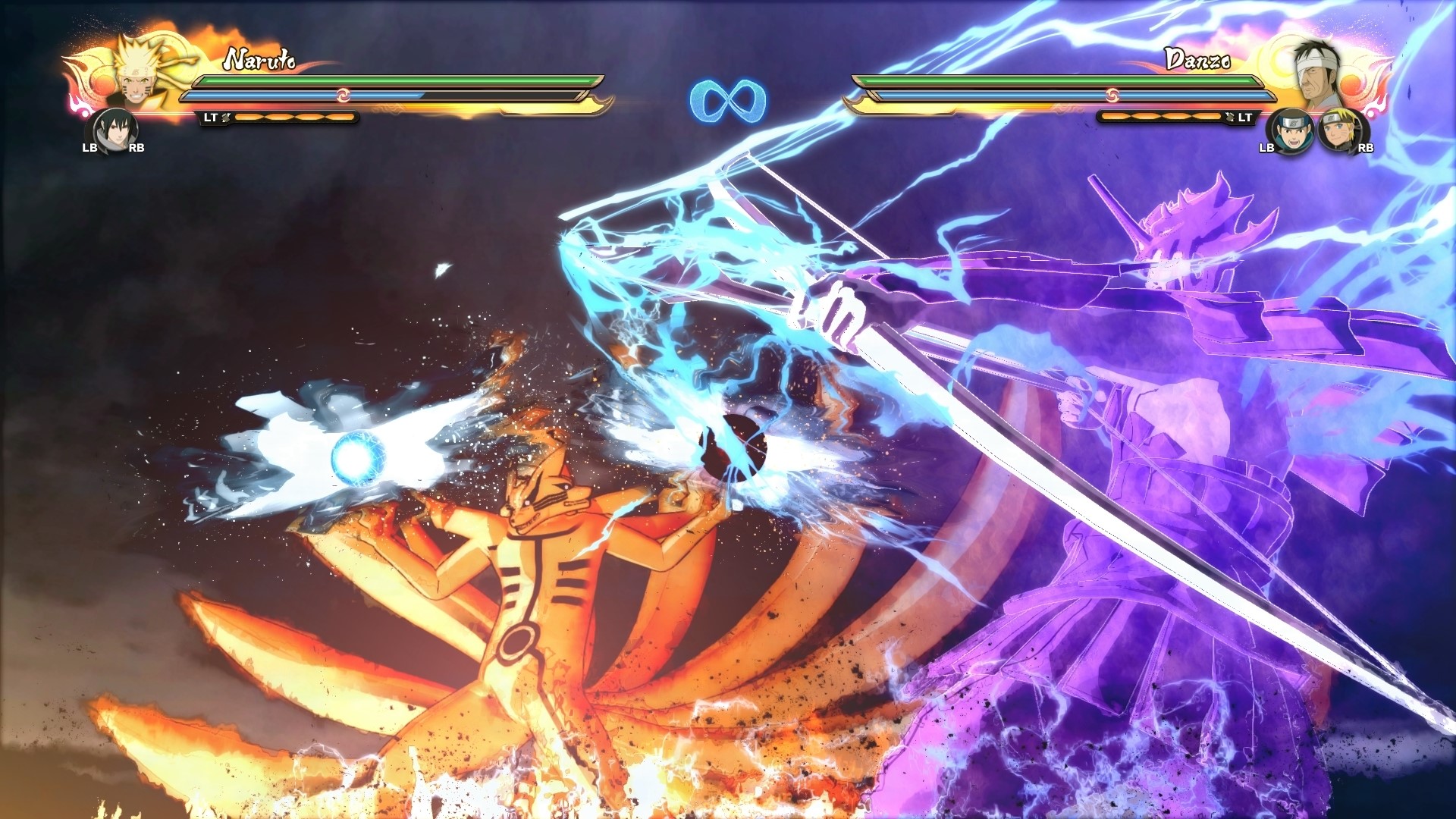Select the dark-haired boy support icon

pyautogui.click(x=1290, y=131)
